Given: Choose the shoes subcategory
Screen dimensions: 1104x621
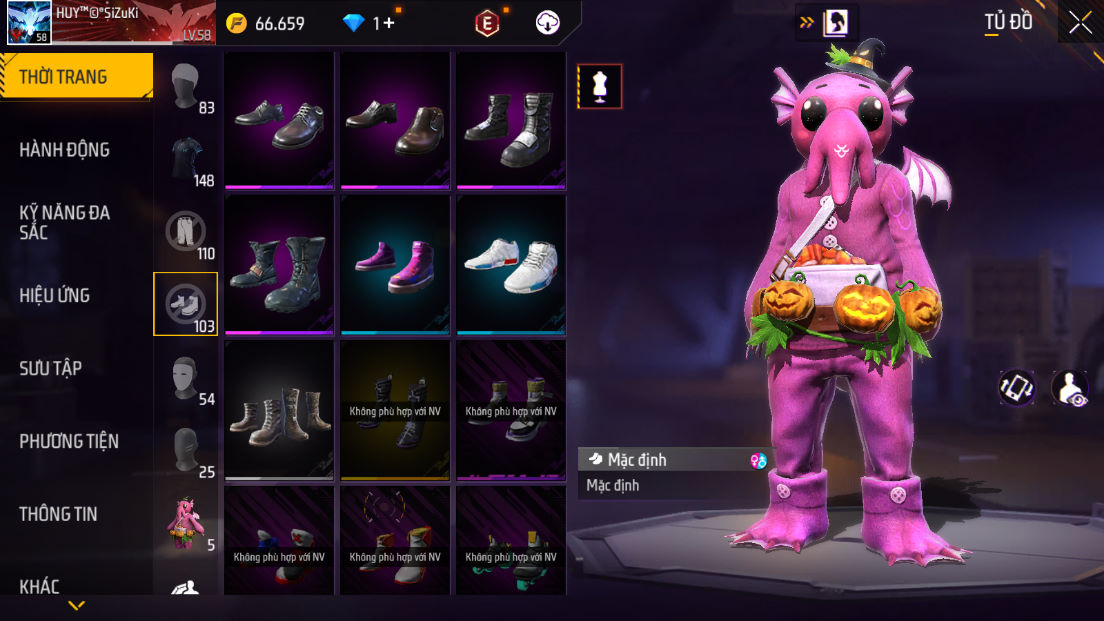Looking at the screenshot, I should 186,304.
